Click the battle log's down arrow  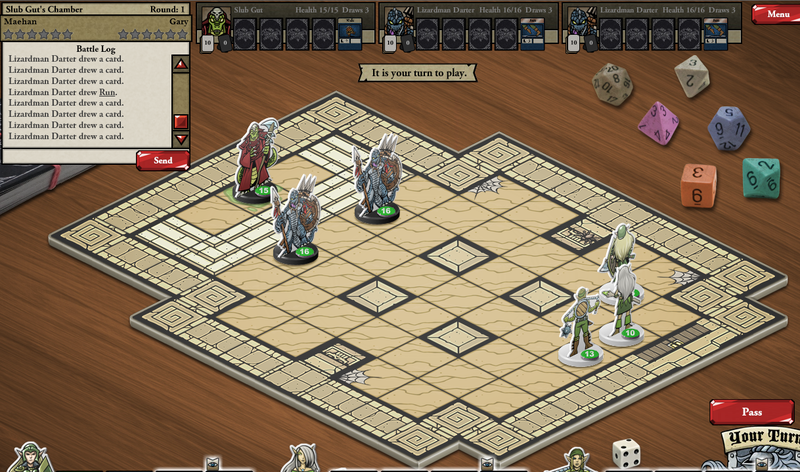tap(181, 140)
